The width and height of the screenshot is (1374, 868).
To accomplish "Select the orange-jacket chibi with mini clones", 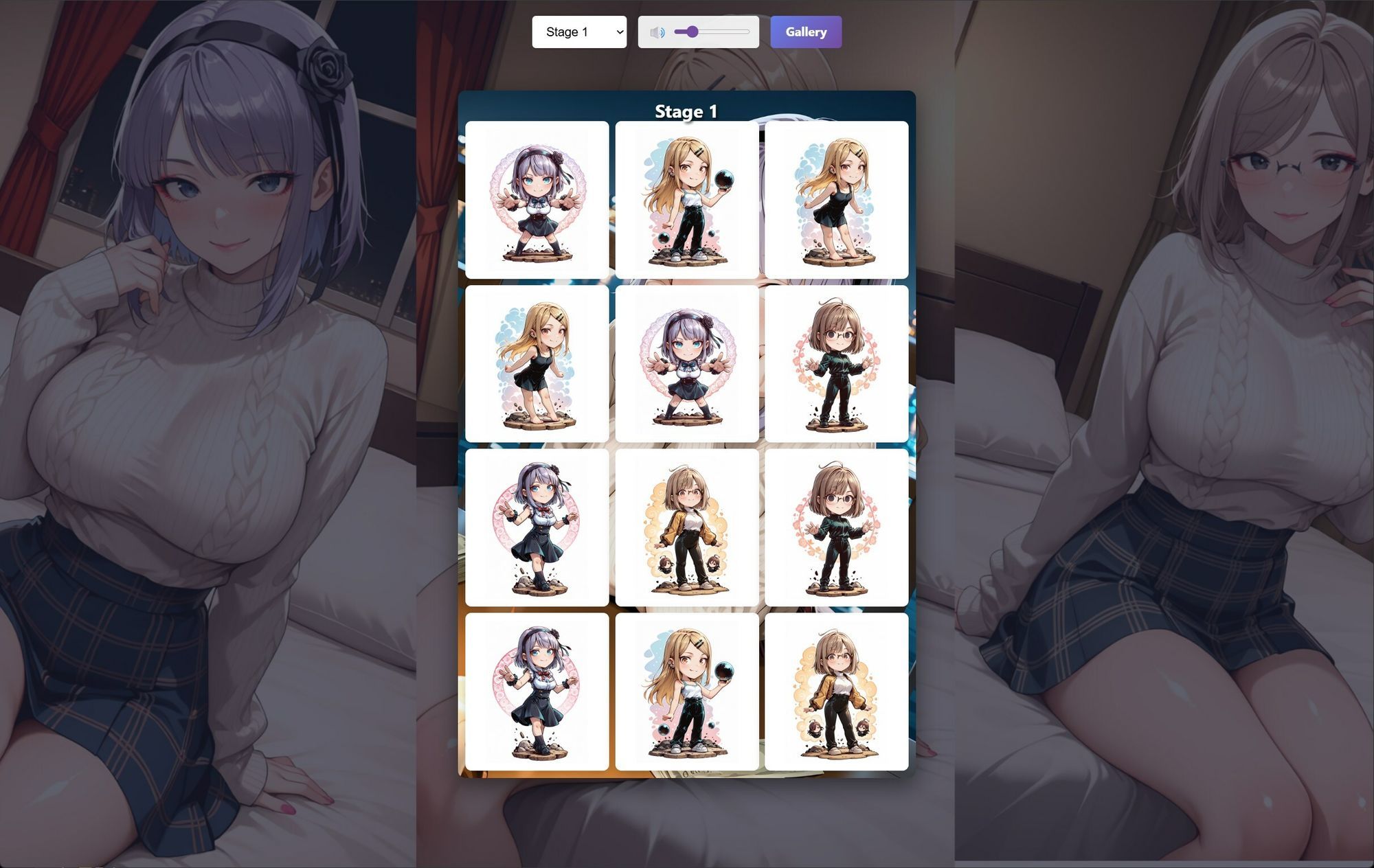I will click(x=687, y=529).
